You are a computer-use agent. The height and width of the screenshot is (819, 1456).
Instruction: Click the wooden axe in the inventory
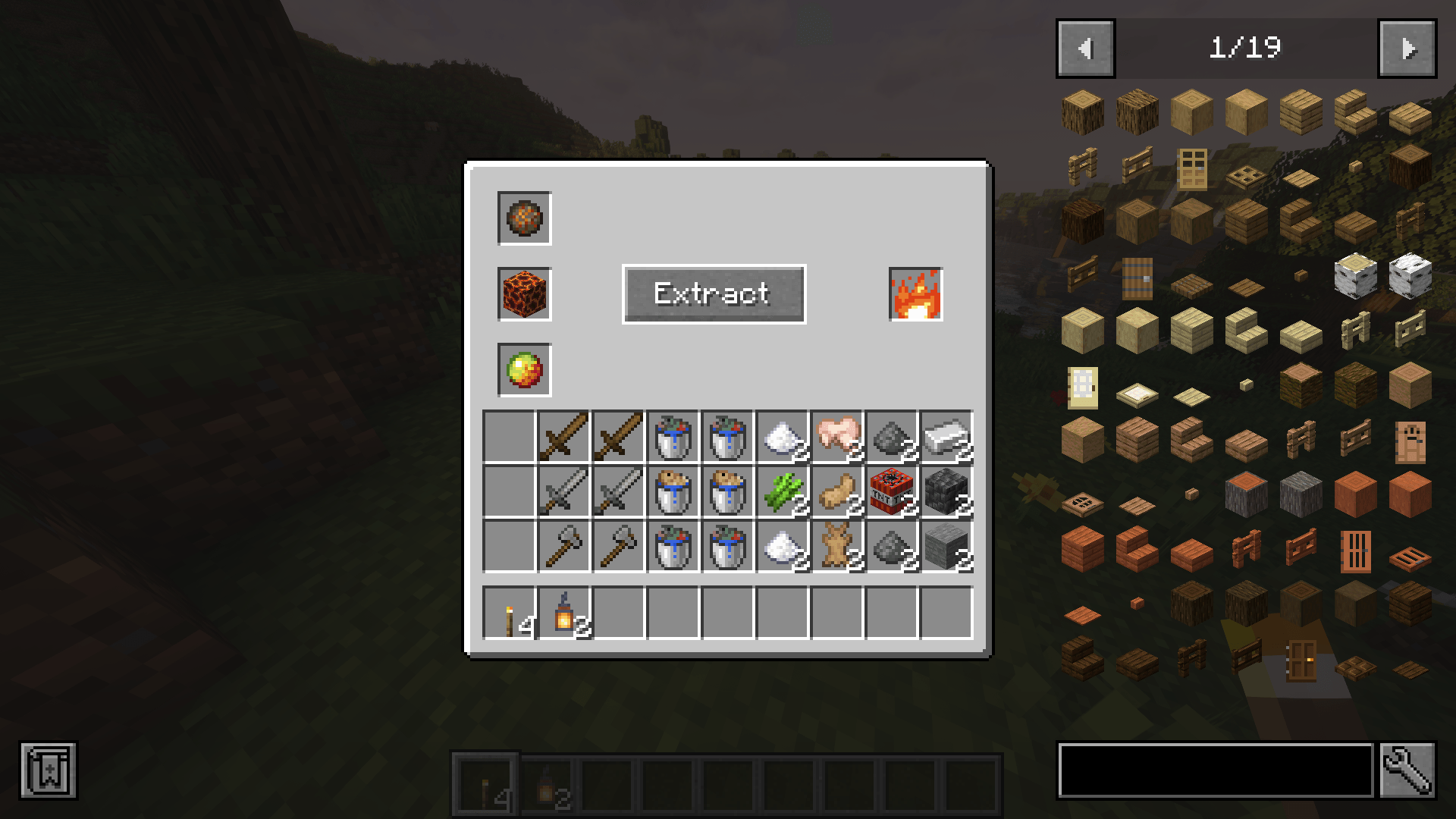point(563,548)
